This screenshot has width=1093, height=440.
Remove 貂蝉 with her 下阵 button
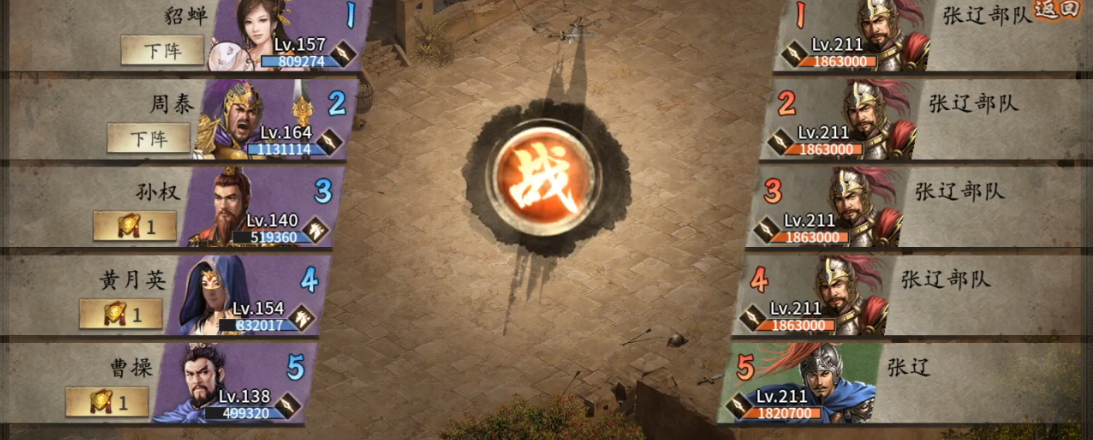(x=162, y=50)
